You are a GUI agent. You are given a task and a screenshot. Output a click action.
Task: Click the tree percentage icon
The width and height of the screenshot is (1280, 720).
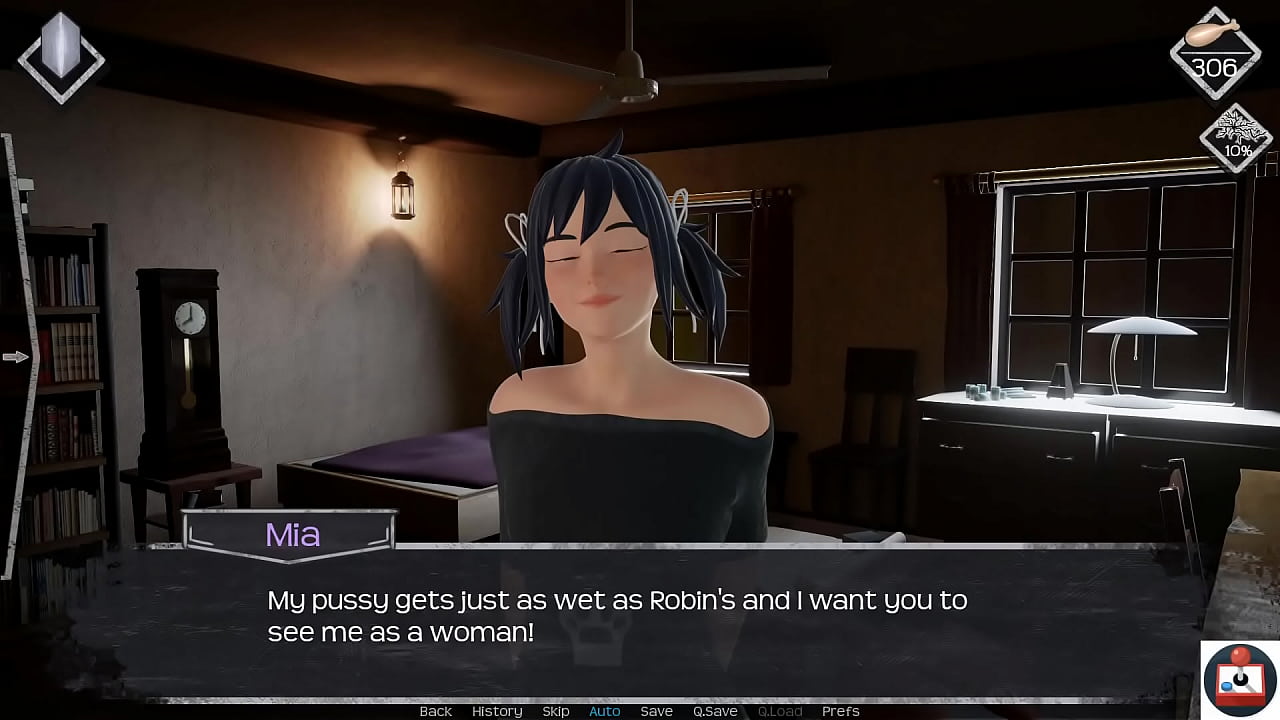coord(1238,139)
